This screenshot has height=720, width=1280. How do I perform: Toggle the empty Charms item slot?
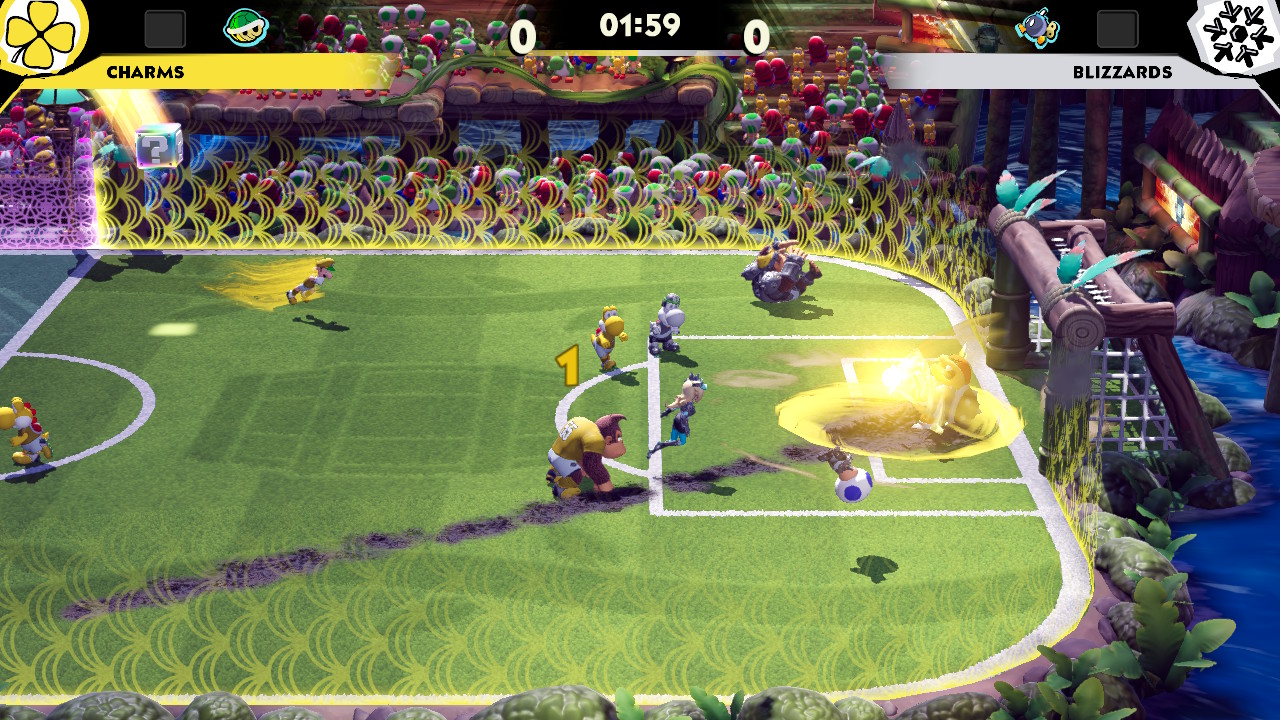tap(163, 28)
